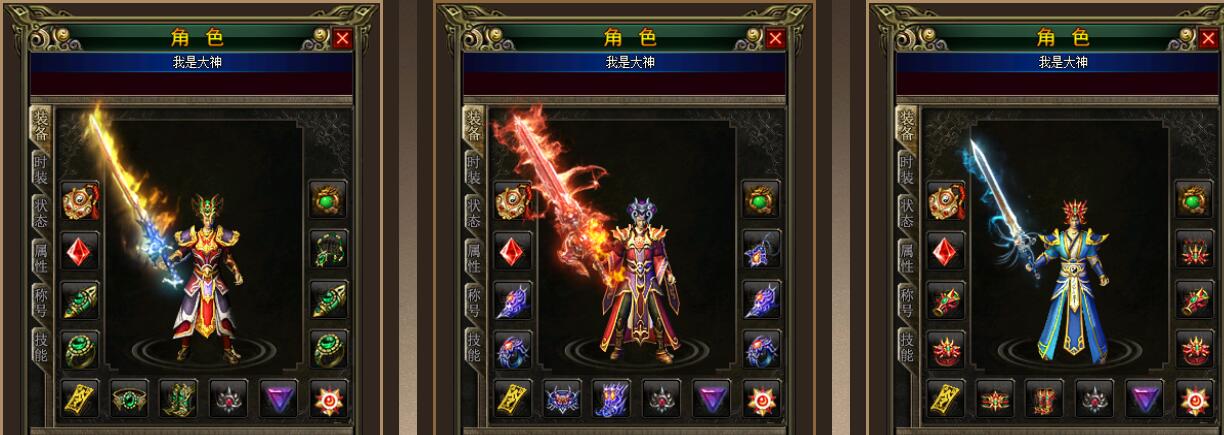Open 技能 tab in the red flame sword window
Viewport: 1224px width, 435px height.
coord(474,346)
